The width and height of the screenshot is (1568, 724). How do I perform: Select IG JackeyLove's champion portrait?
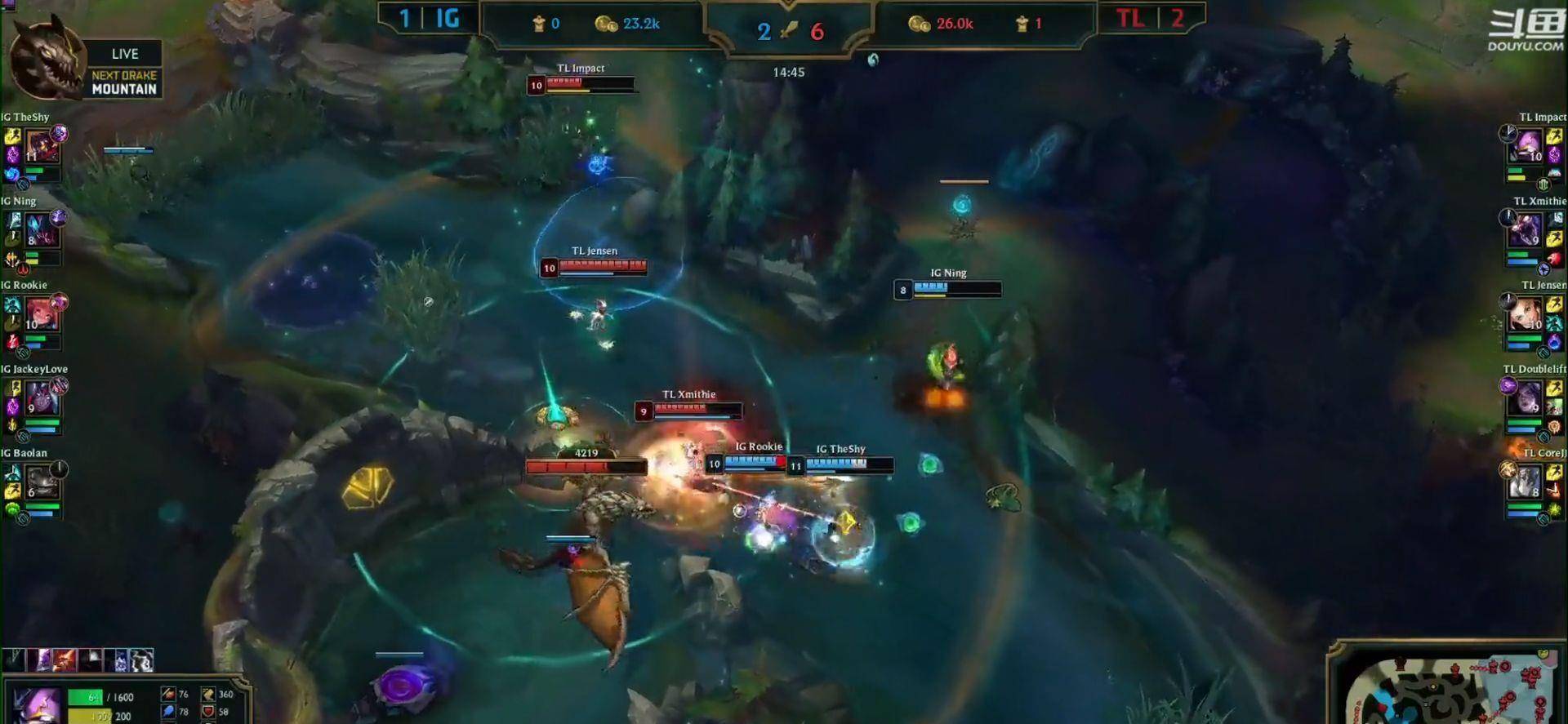tap(41, 399)
